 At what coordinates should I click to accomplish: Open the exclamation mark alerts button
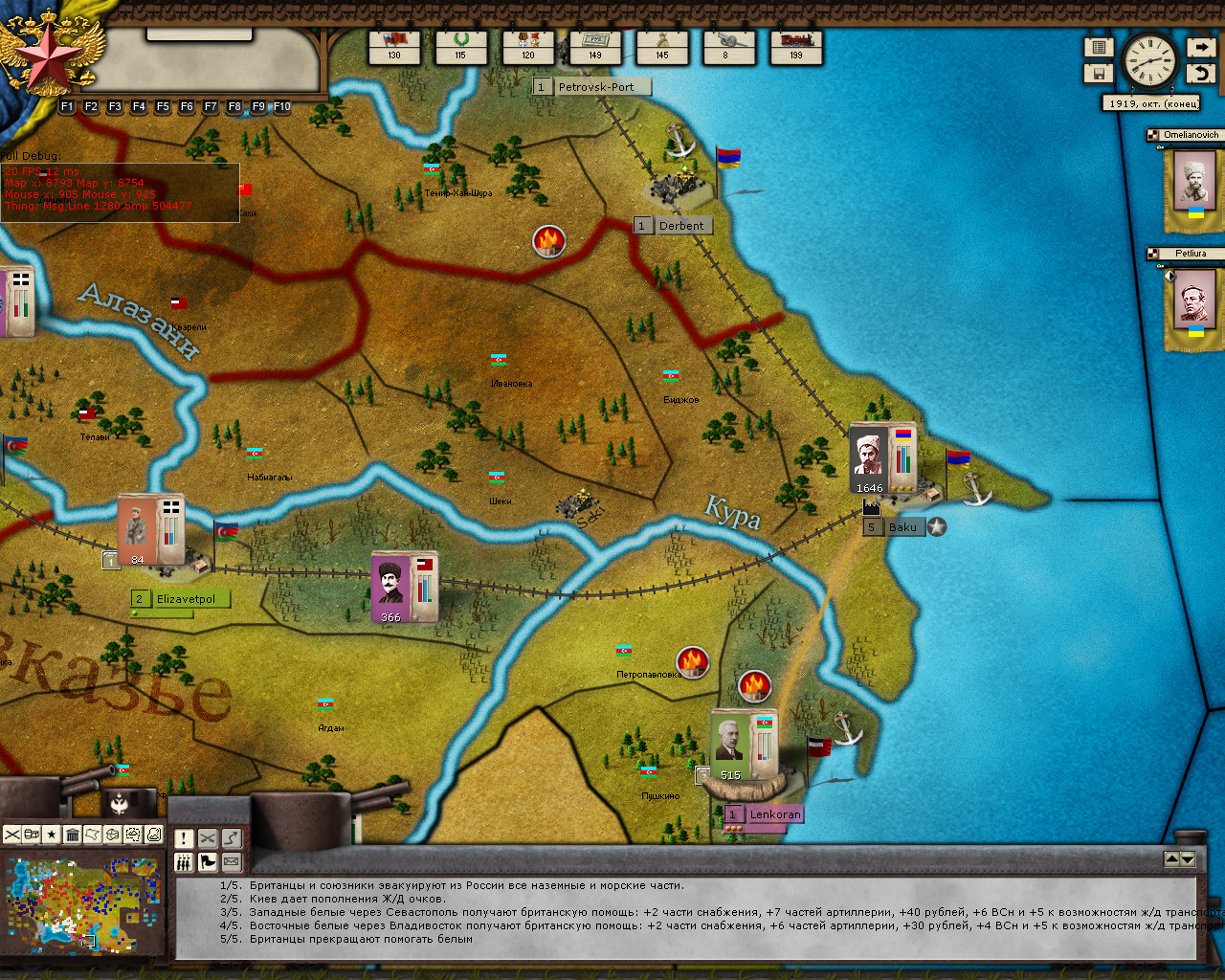click(184, 839)
